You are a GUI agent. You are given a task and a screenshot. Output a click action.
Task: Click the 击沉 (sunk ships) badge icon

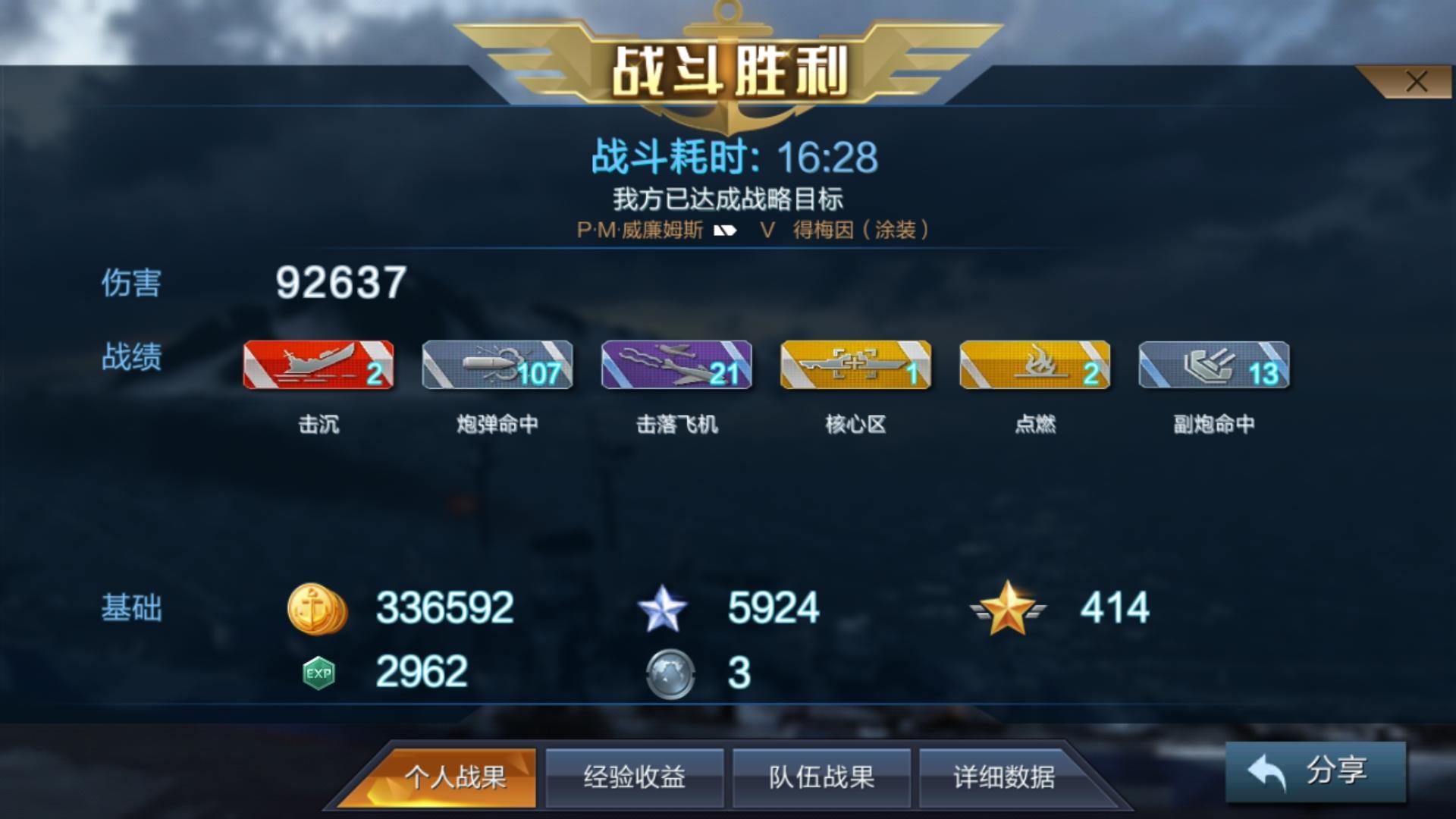[318, 366]
